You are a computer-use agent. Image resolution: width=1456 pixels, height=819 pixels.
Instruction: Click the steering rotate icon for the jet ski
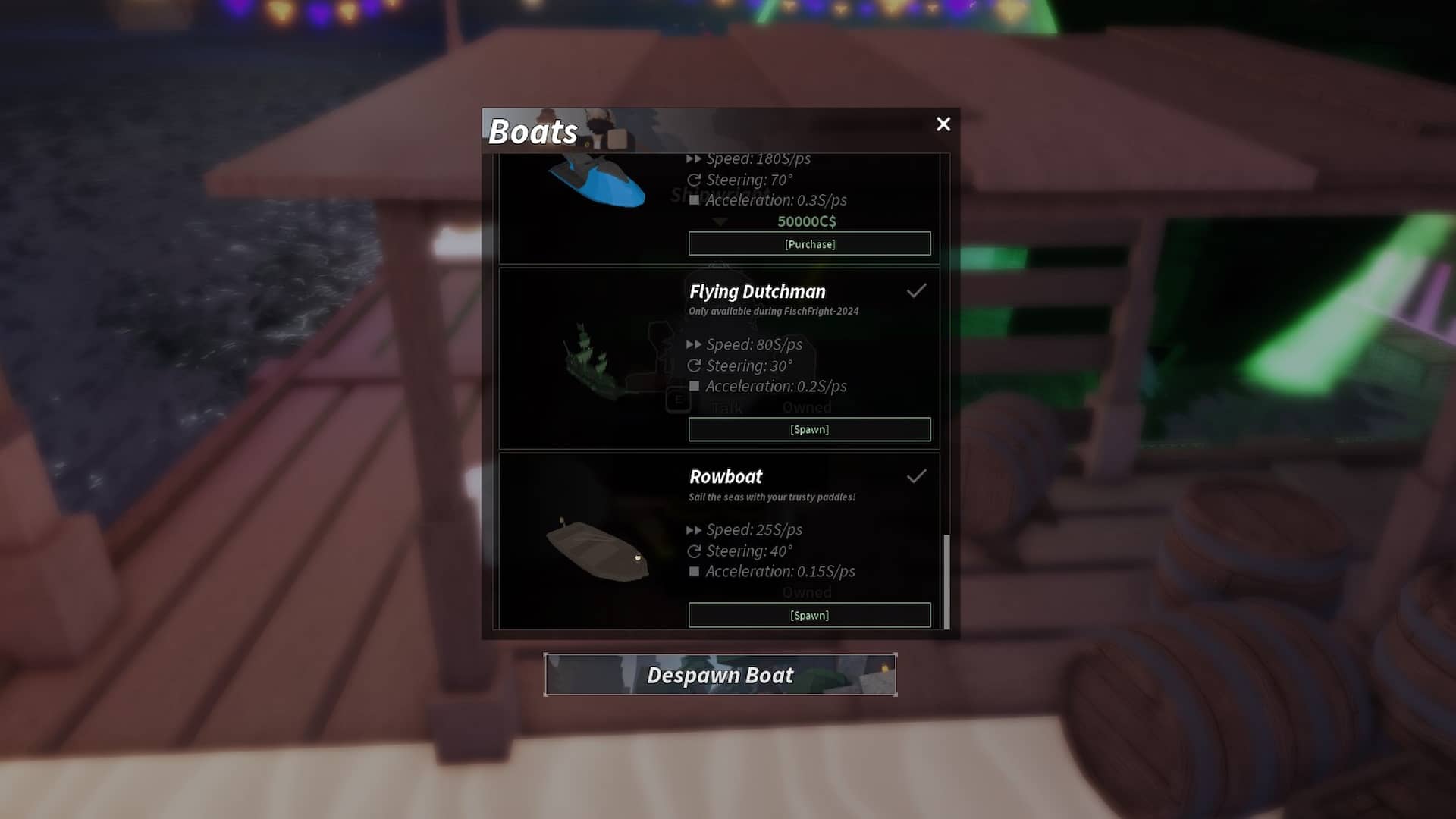coord(695,180)
